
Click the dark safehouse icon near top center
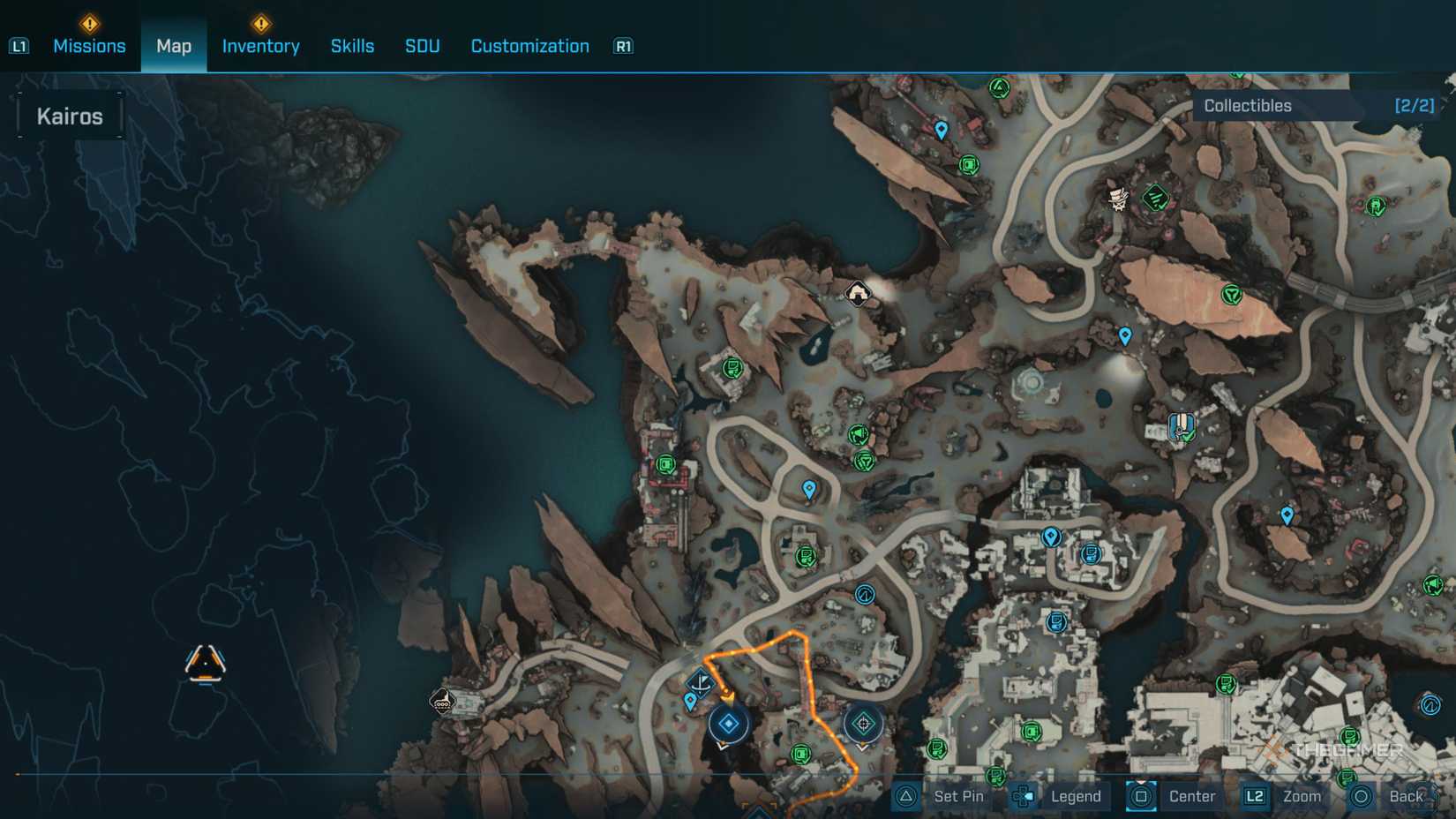click(x=856, y=292)
